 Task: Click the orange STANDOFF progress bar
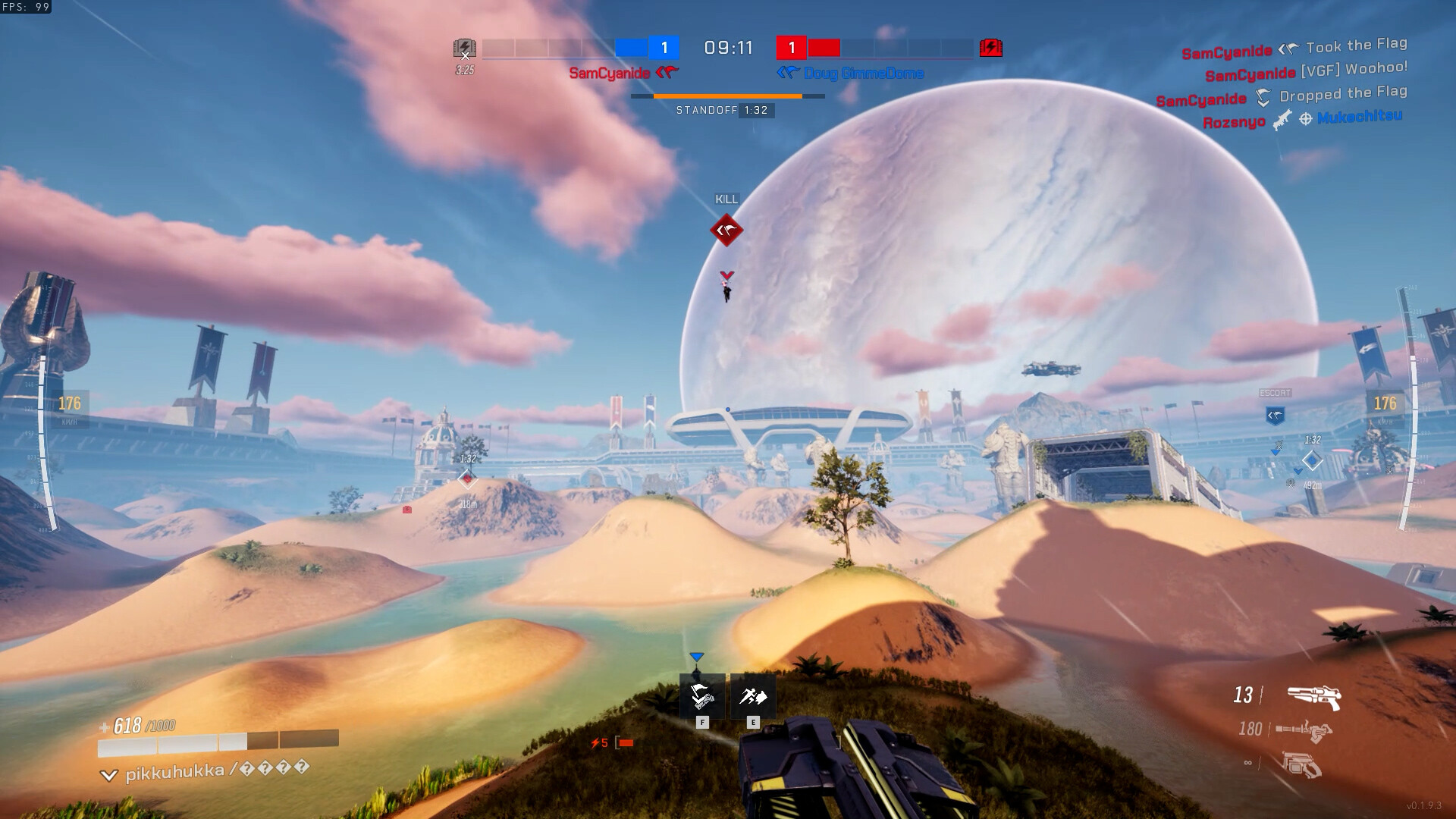(x=728, y=96)
